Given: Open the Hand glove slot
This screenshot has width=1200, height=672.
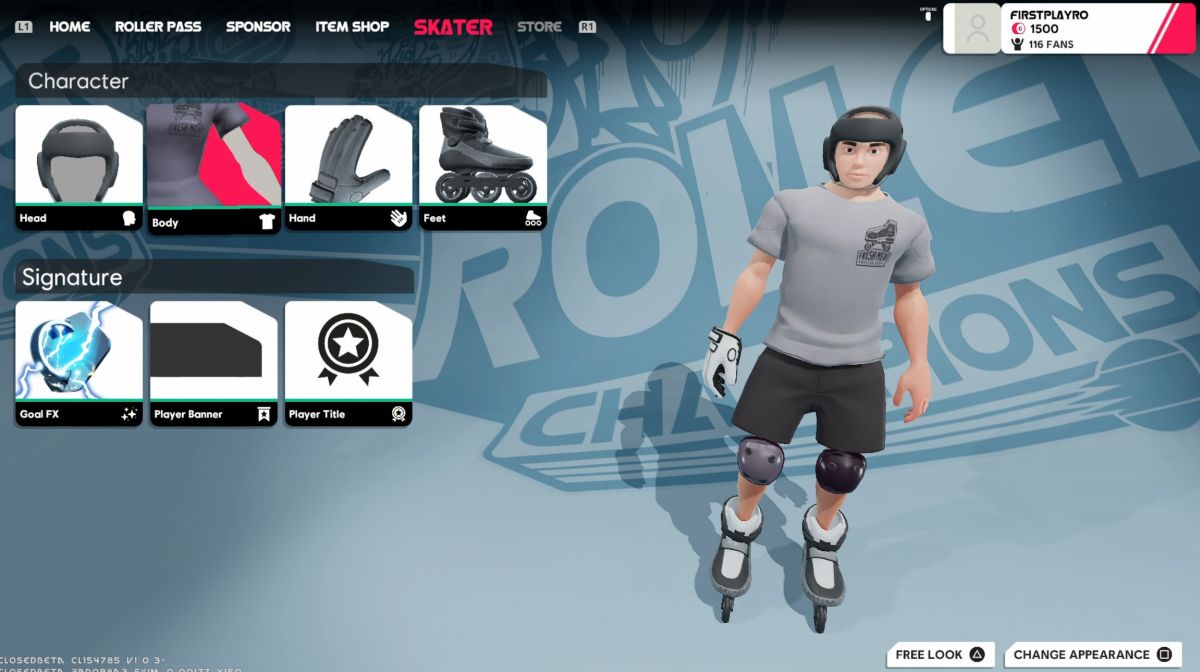Looking at the screenshot, I should pos(348,167).
